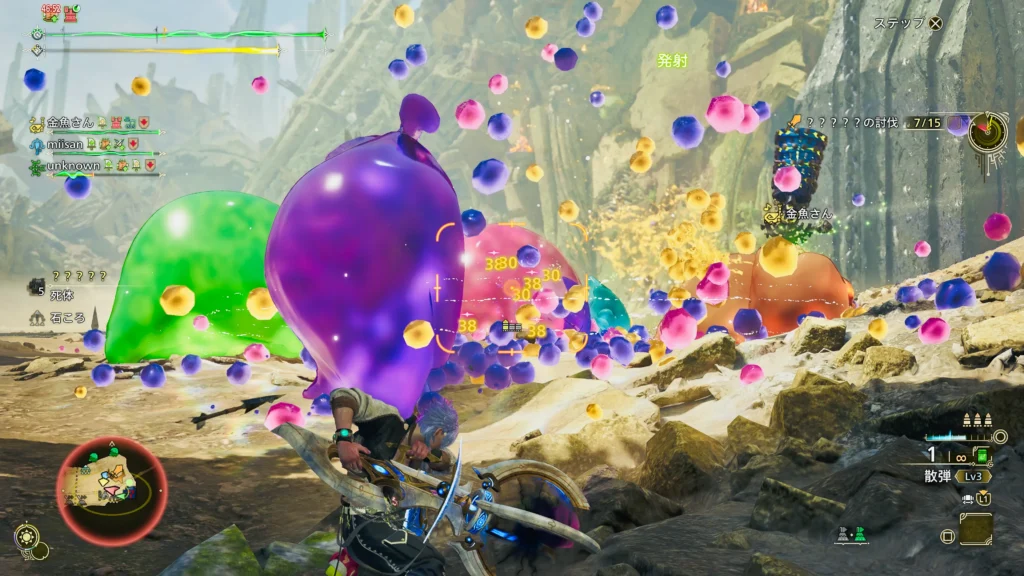Image resolution: width=1024 pixels, height=576 pixels.
Task: Select the 石ころ entry in the list
Action: coord(66,318)
